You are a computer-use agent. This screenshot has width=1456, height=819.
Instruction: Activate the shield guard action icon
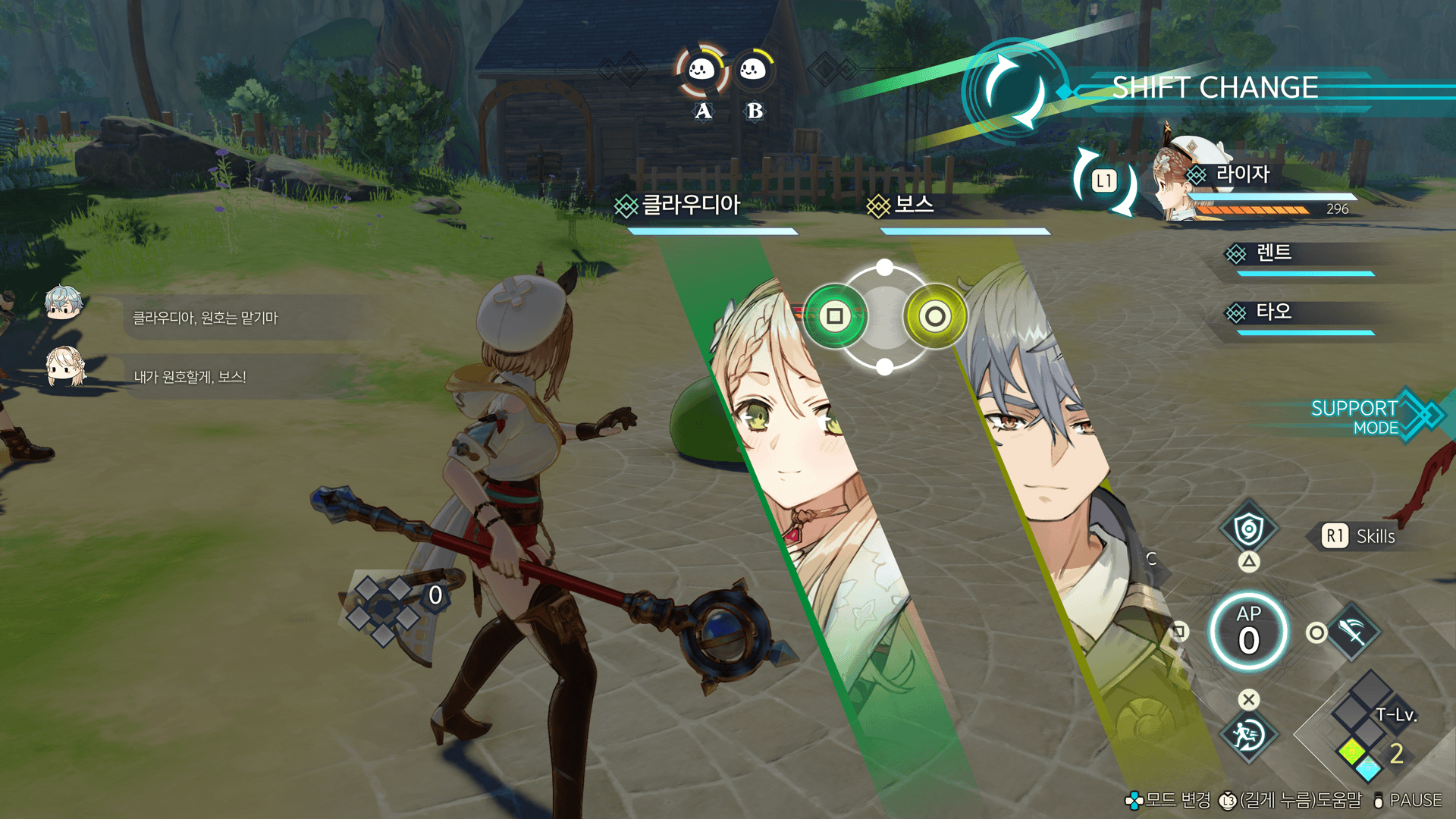1248,529
